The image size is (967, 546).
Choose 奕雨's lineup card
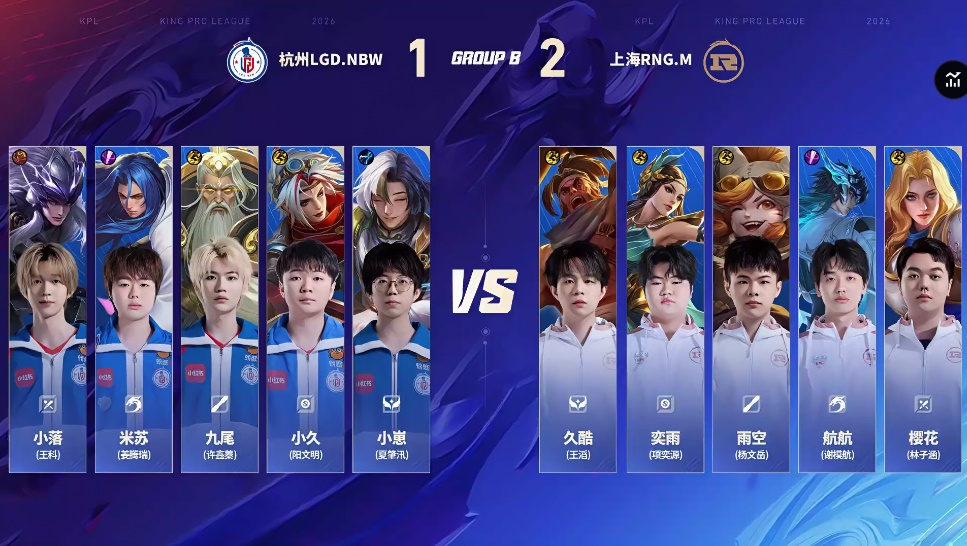[665, 309]
